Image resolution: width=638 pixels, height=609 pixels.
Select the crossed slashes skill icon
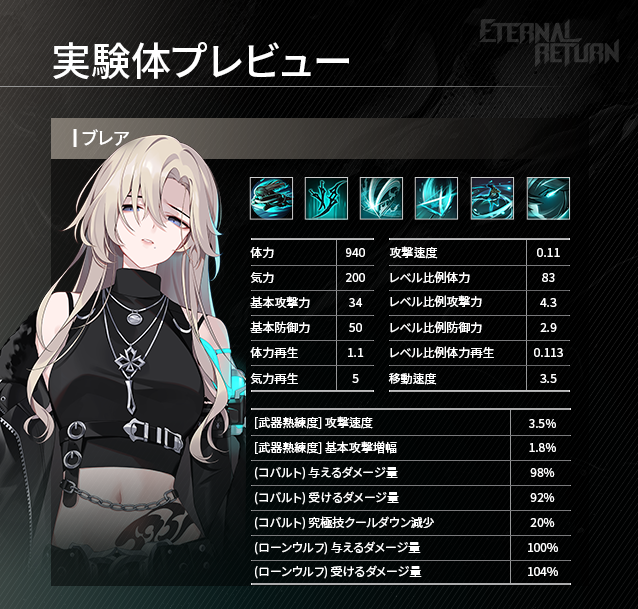click(x=437, y=199)
